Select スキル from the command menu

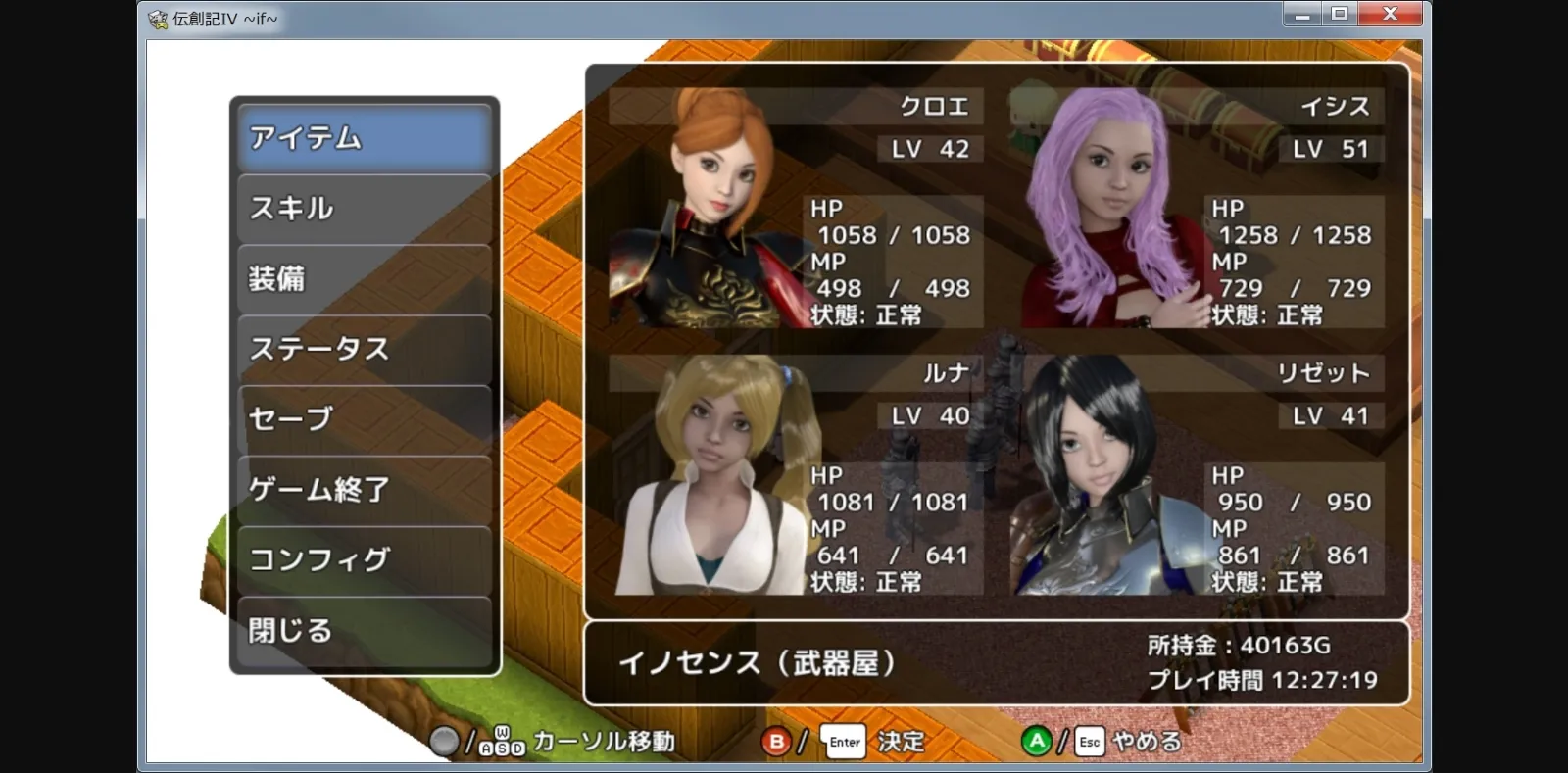pyautogui.click(x=363, y=209)
